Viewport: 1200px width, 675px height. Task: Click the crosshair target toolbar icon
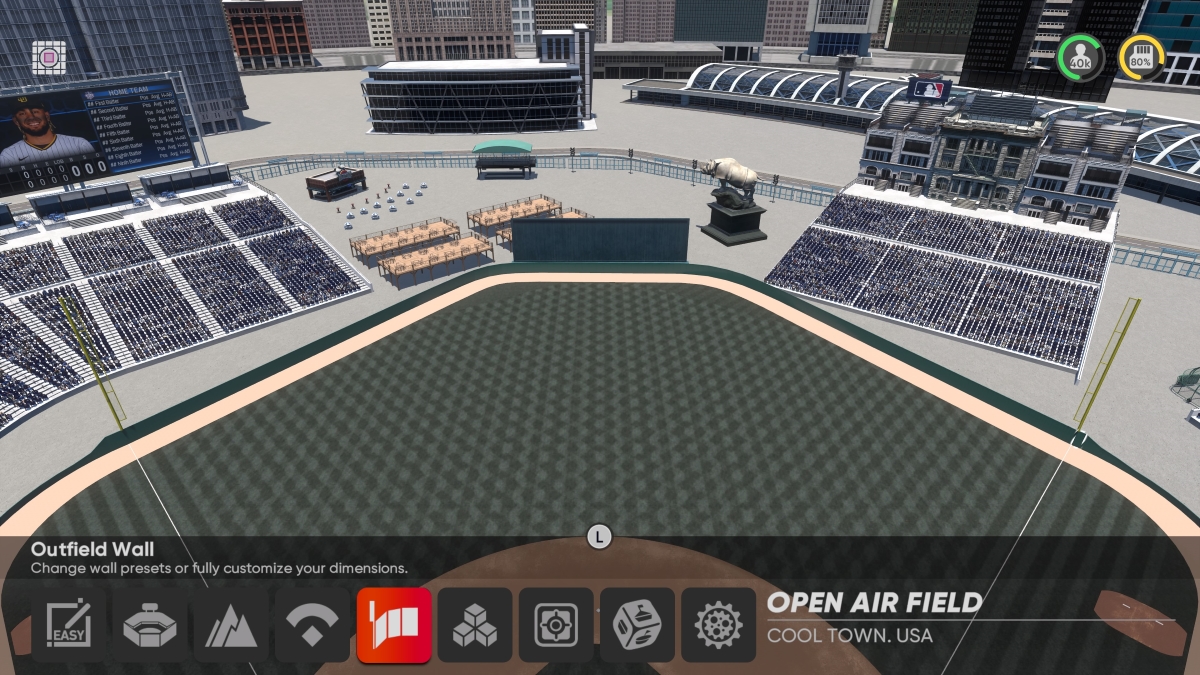pyautogui.click(x=556, y=625)
